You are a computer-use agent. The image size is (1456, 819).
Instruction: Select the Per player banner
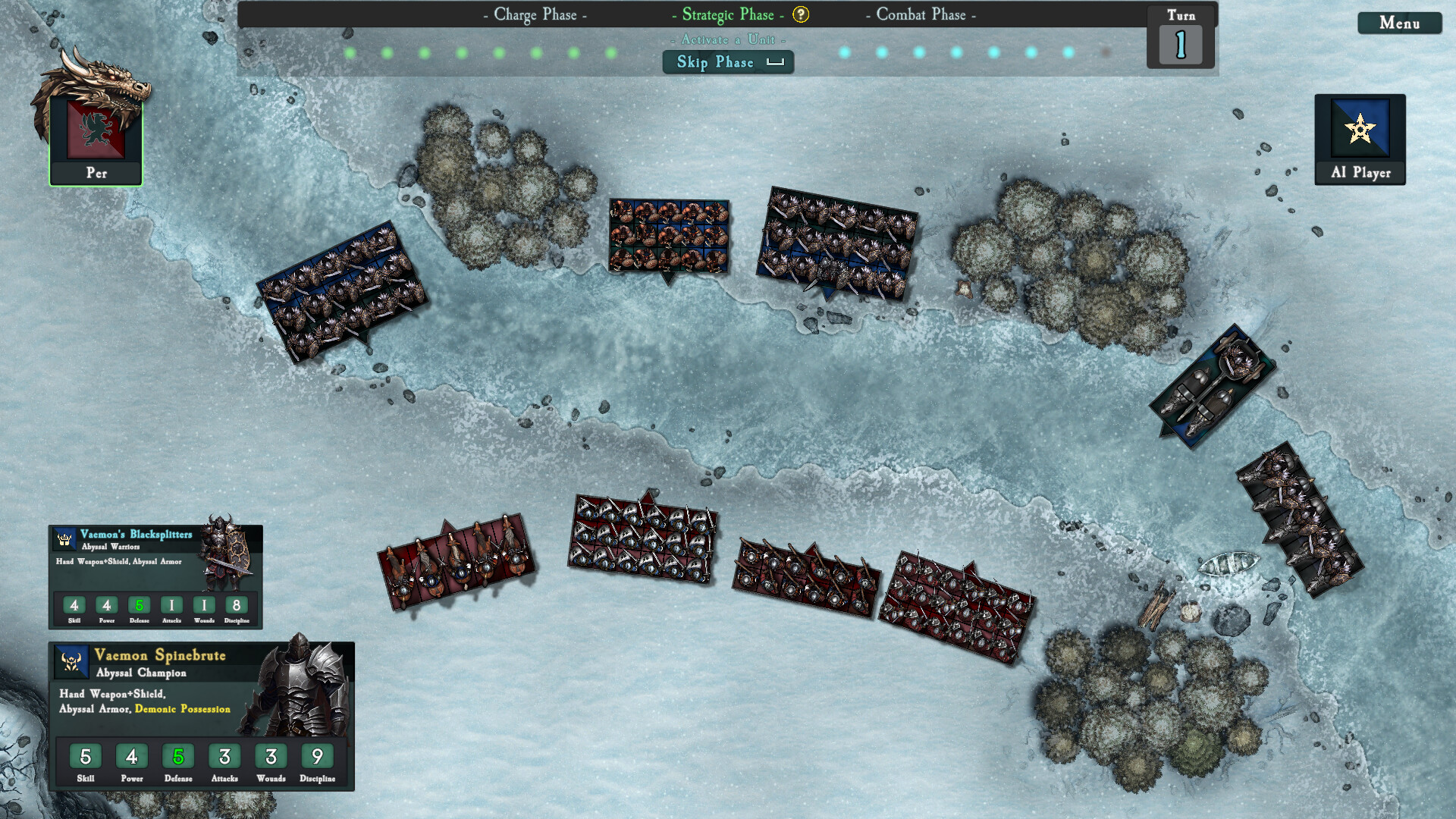[96, 140]
